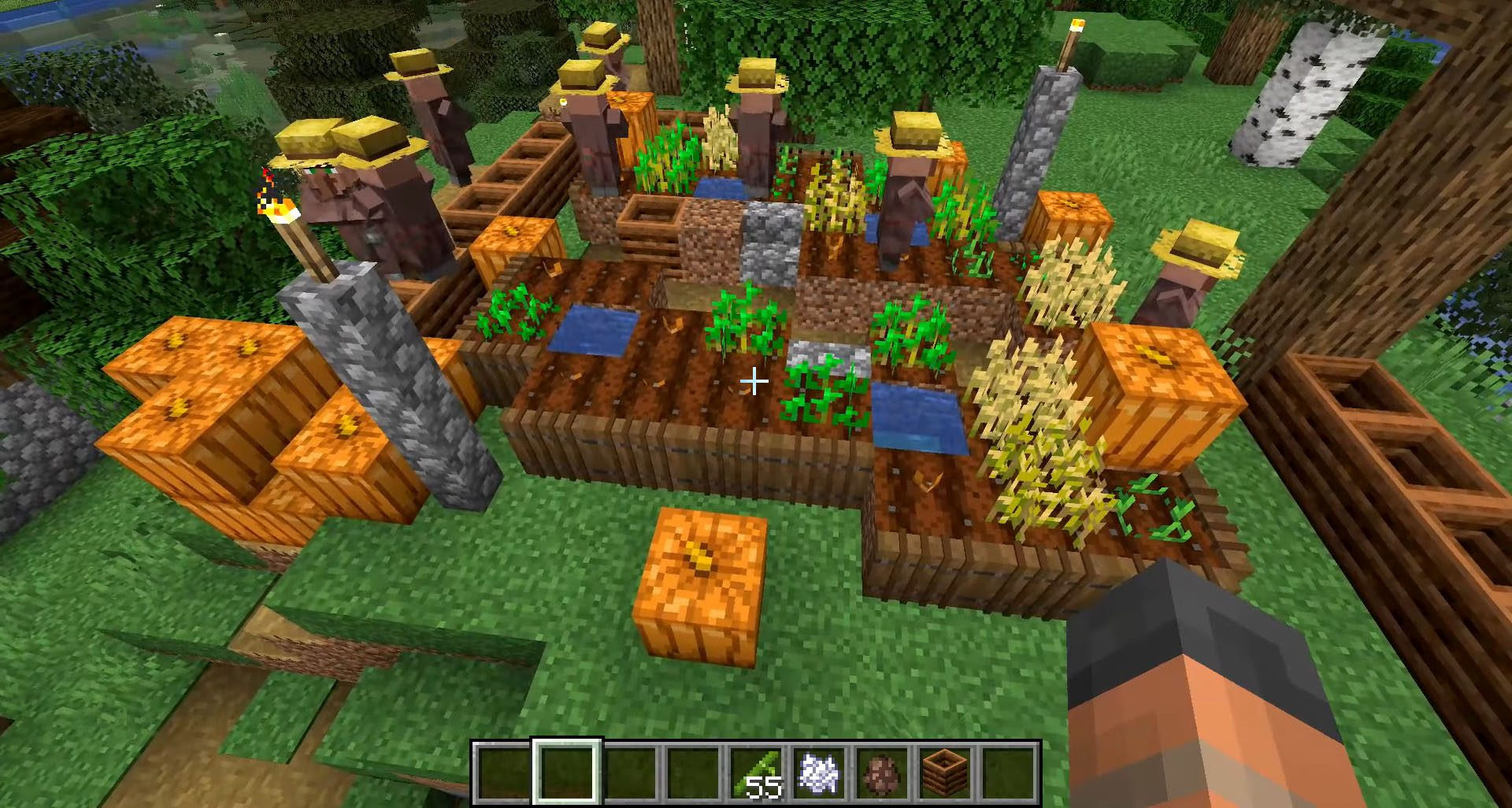
Task: Select the composter block hotbar slot
Action: [945, 773]
